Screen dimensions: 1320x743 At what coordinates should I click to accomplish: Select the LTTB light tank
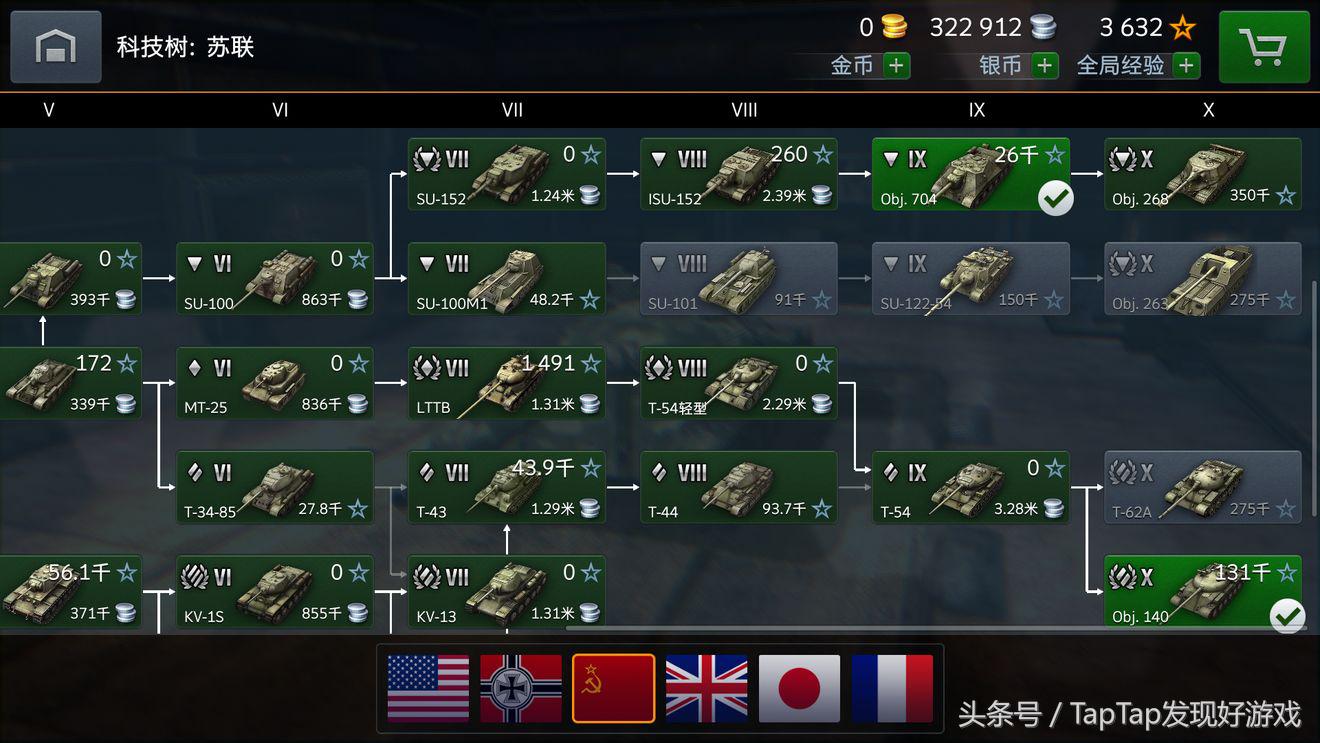[507, 384]
